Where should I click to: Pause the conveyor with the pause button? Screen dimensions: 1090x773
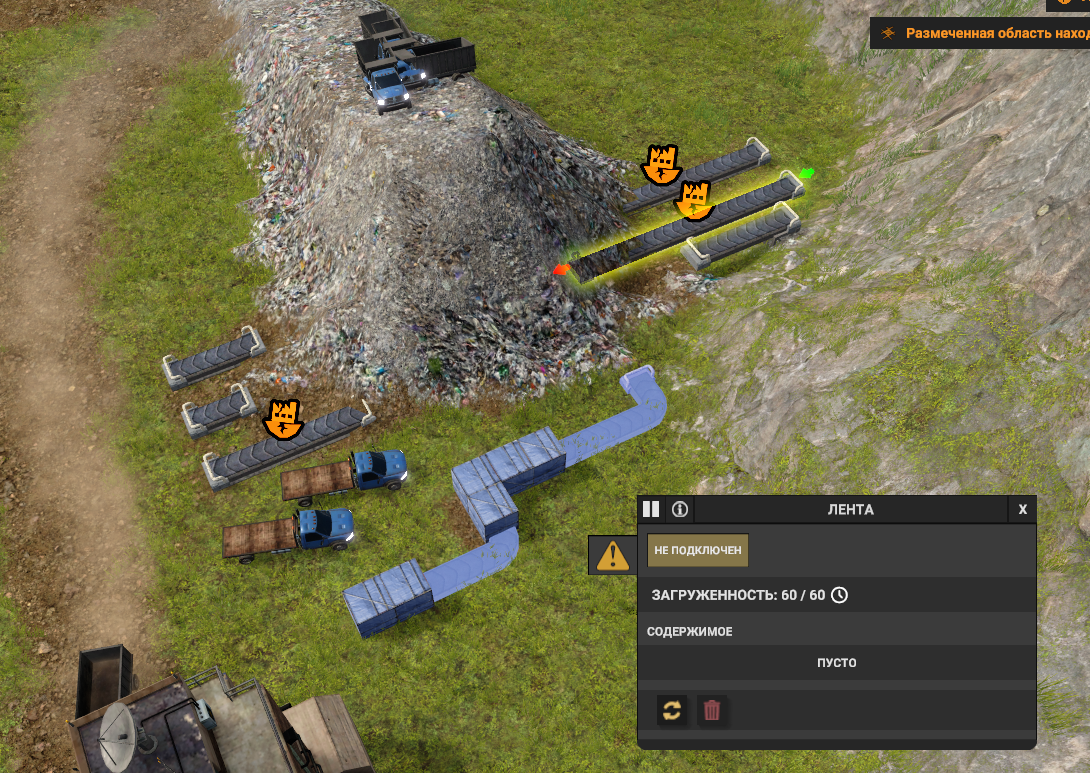(x=651, y=509)
